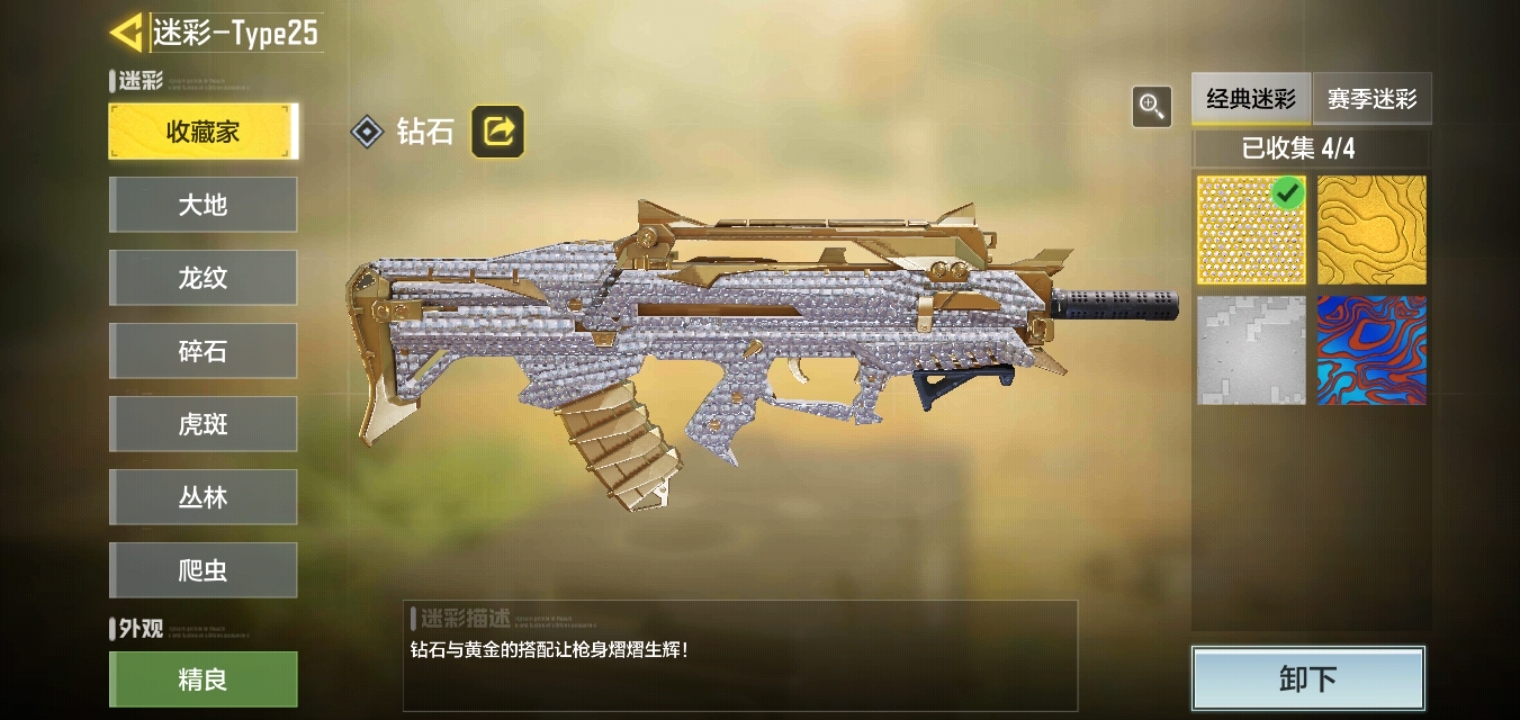Screen dimensions: 1520x720
Task: Open the 精良 appearance option
Action: [203, 680]
